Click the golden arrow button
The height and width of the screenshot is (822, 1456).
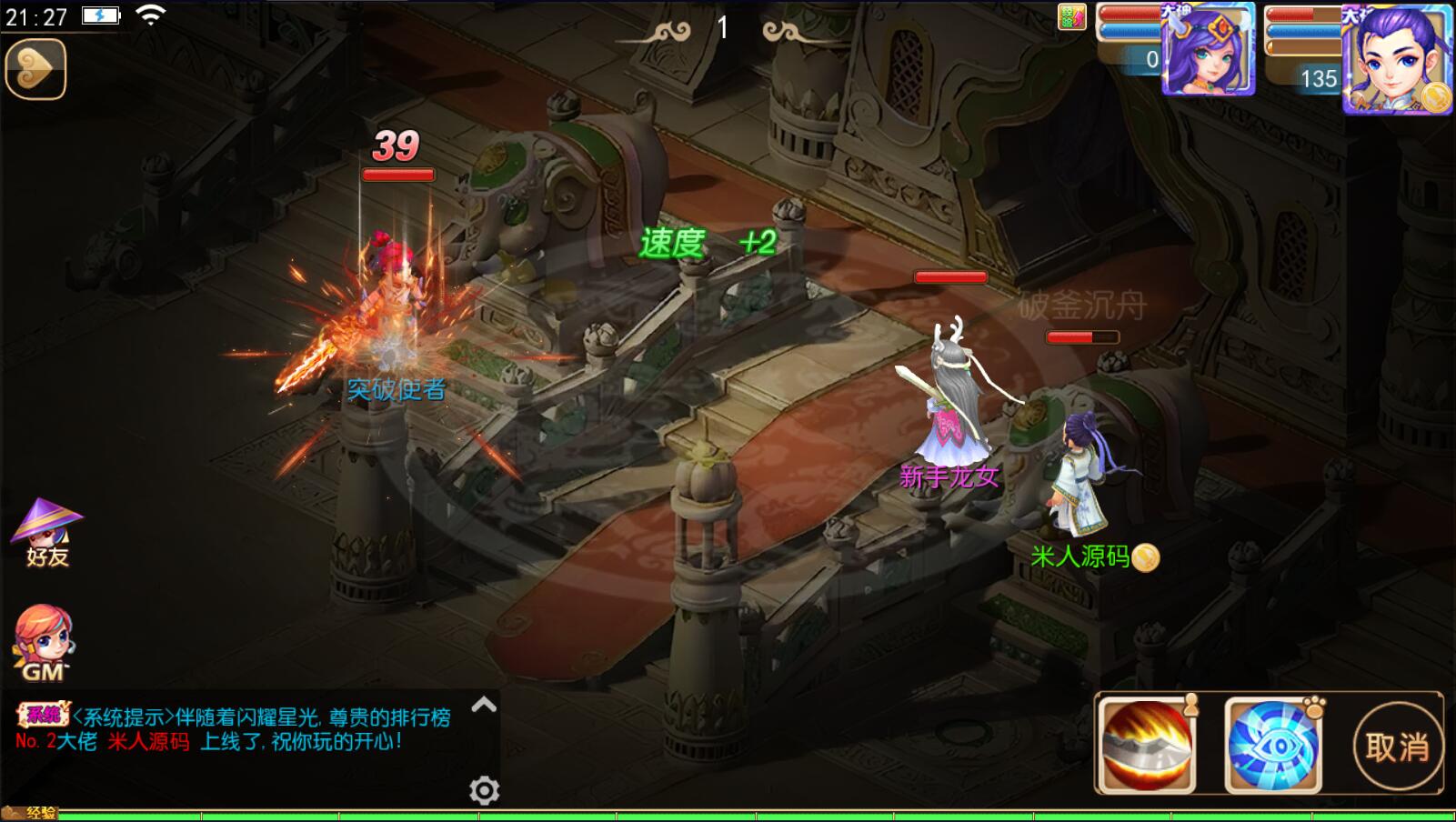coord(36,69)
